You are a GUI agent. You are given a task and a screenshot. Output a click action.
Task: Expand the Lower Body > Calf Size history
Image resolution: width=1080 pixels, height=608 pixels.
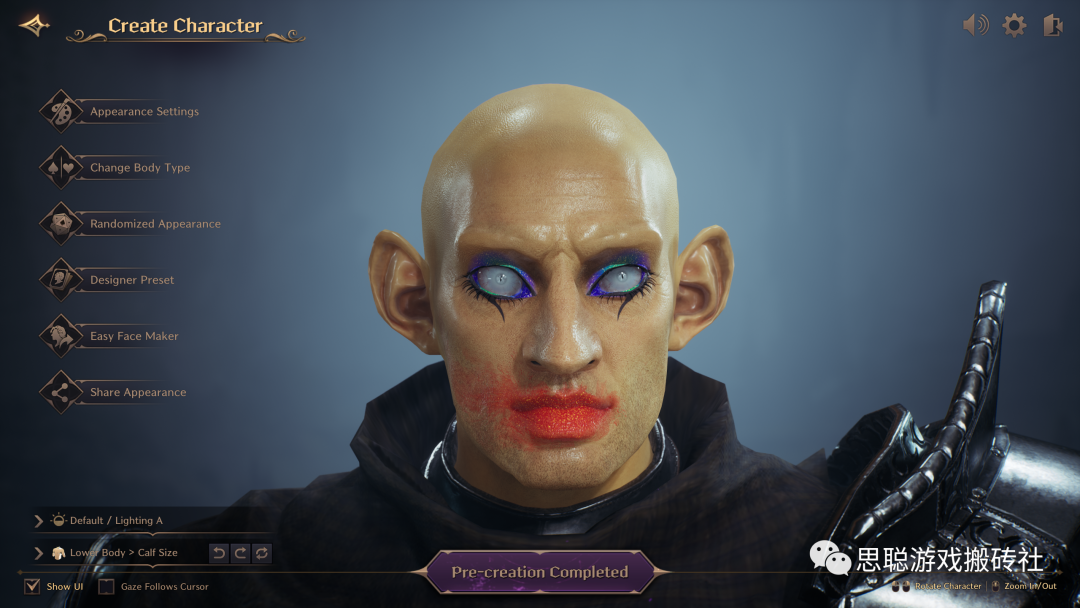click(x=39, y=553)
